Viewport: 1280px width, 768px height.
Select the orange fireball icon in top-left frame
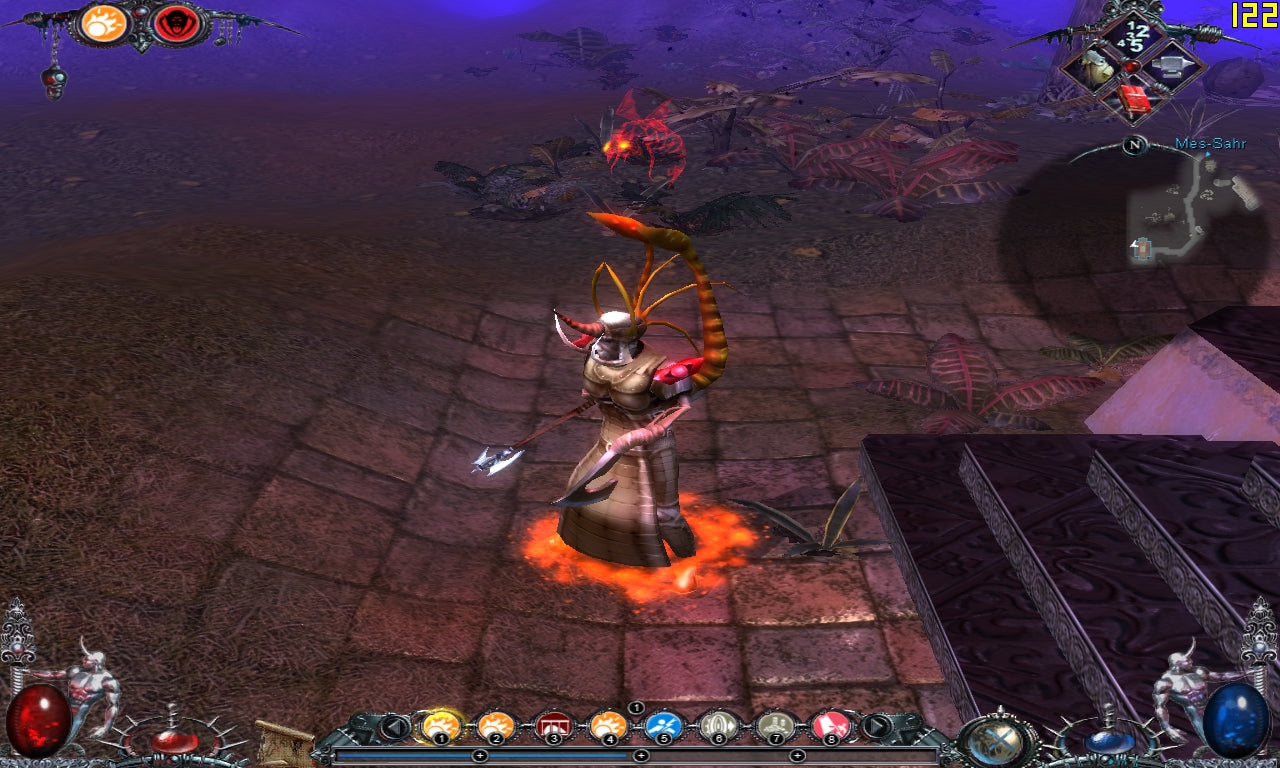click(x=104, y=23)
